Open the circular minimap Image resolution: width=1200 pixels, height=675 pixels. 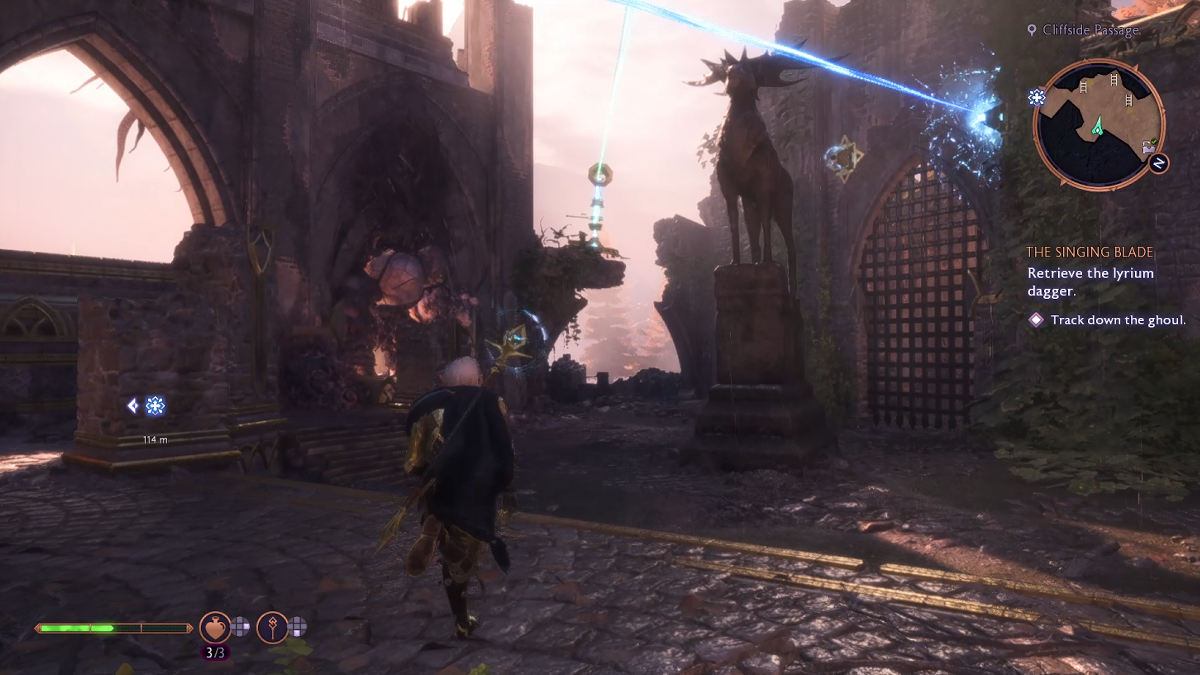pos(1098,124)
